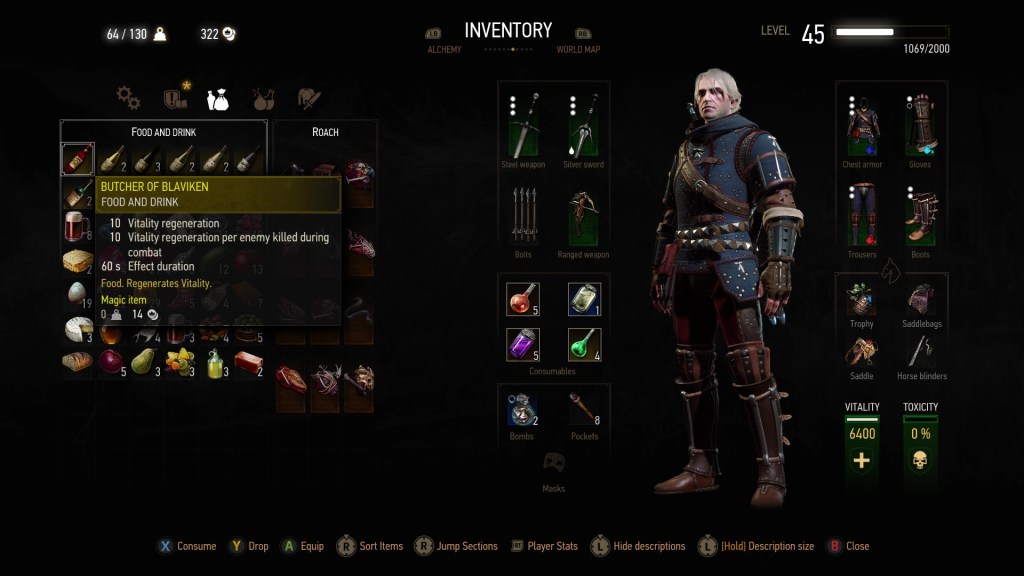Select the torch in the Pockets slot
The width and height of the screenshot is (1024, 576).
pos(584,408)
